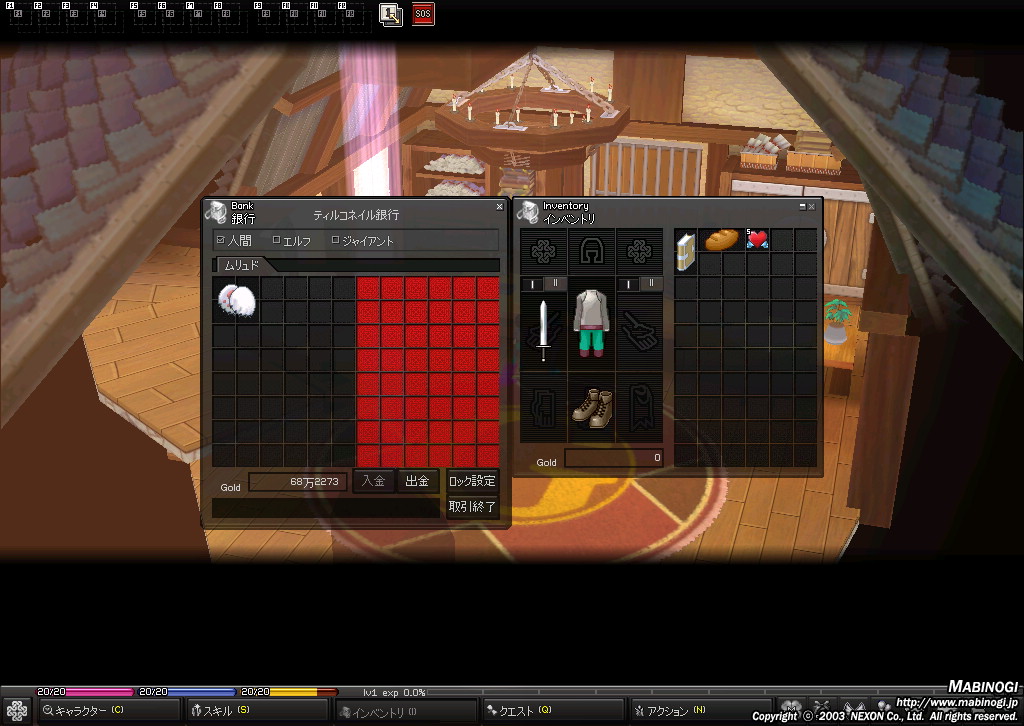Open ロック設定 lock settings
Screen dimensions: 1024x726
tap(472, 481)
